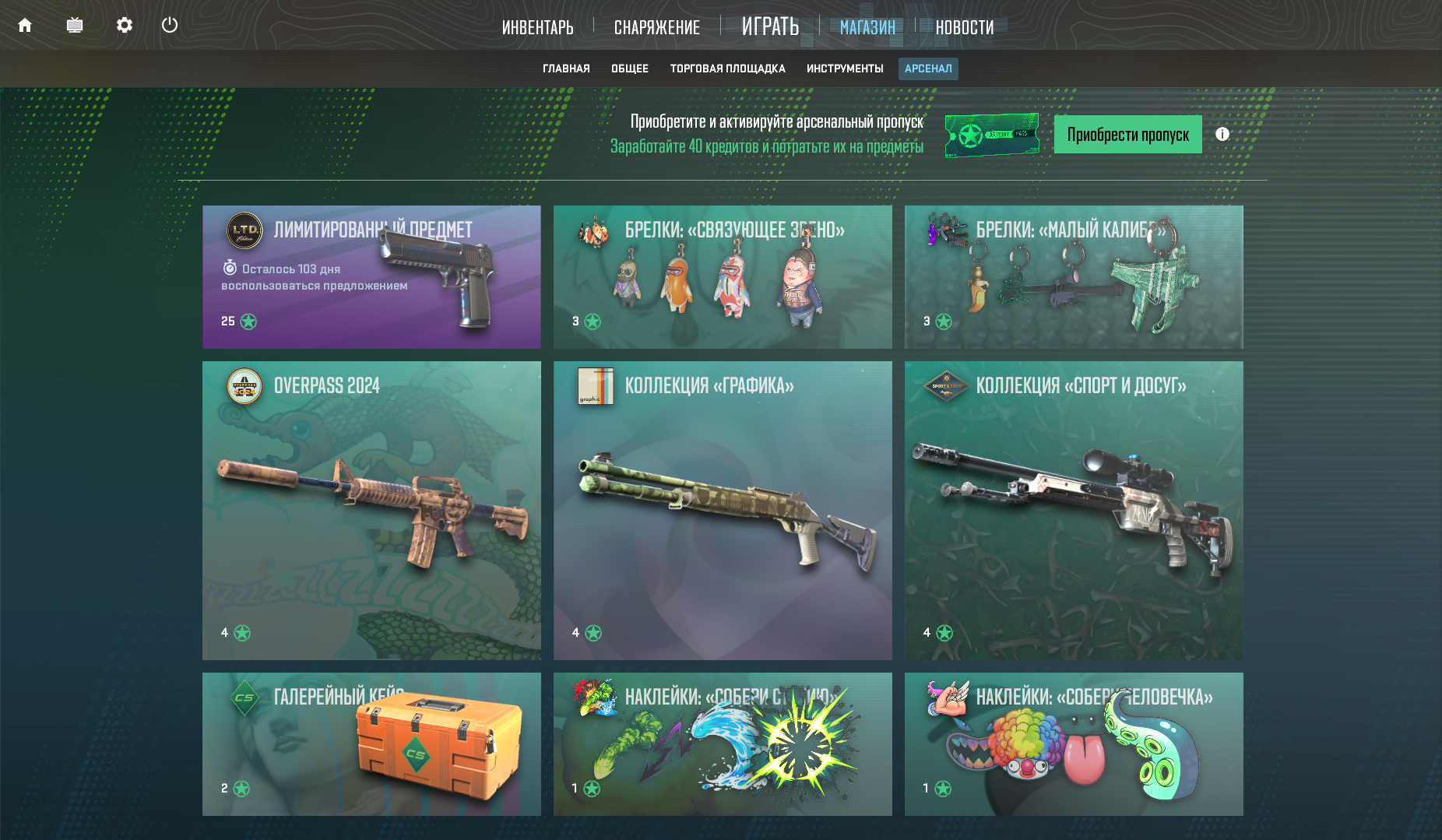Choose the Коллекция «Графика» tile

(x=723, y=511)
